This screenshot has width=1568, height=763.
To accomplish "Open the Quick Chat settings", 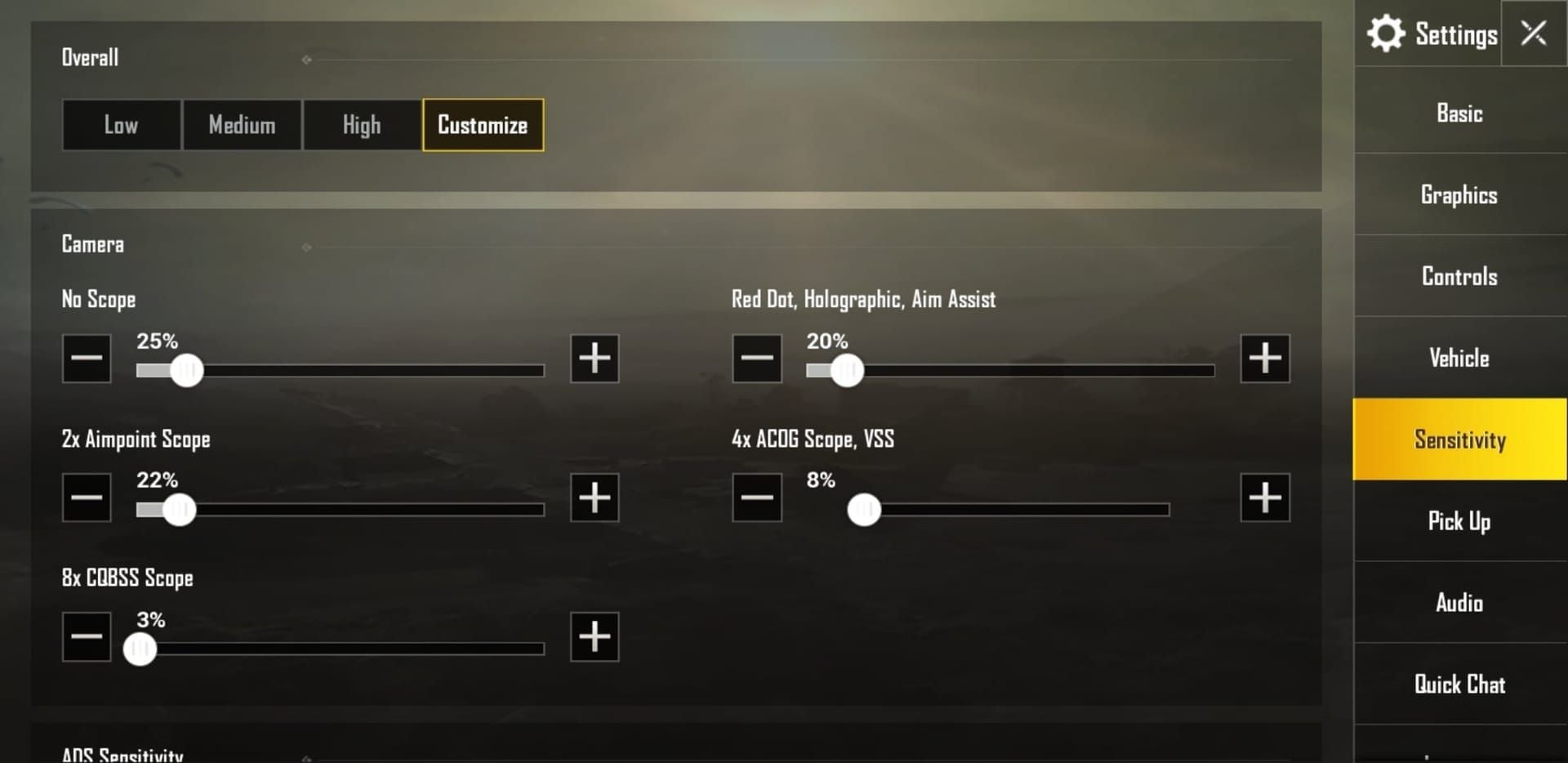I will tap(1459, 685).
